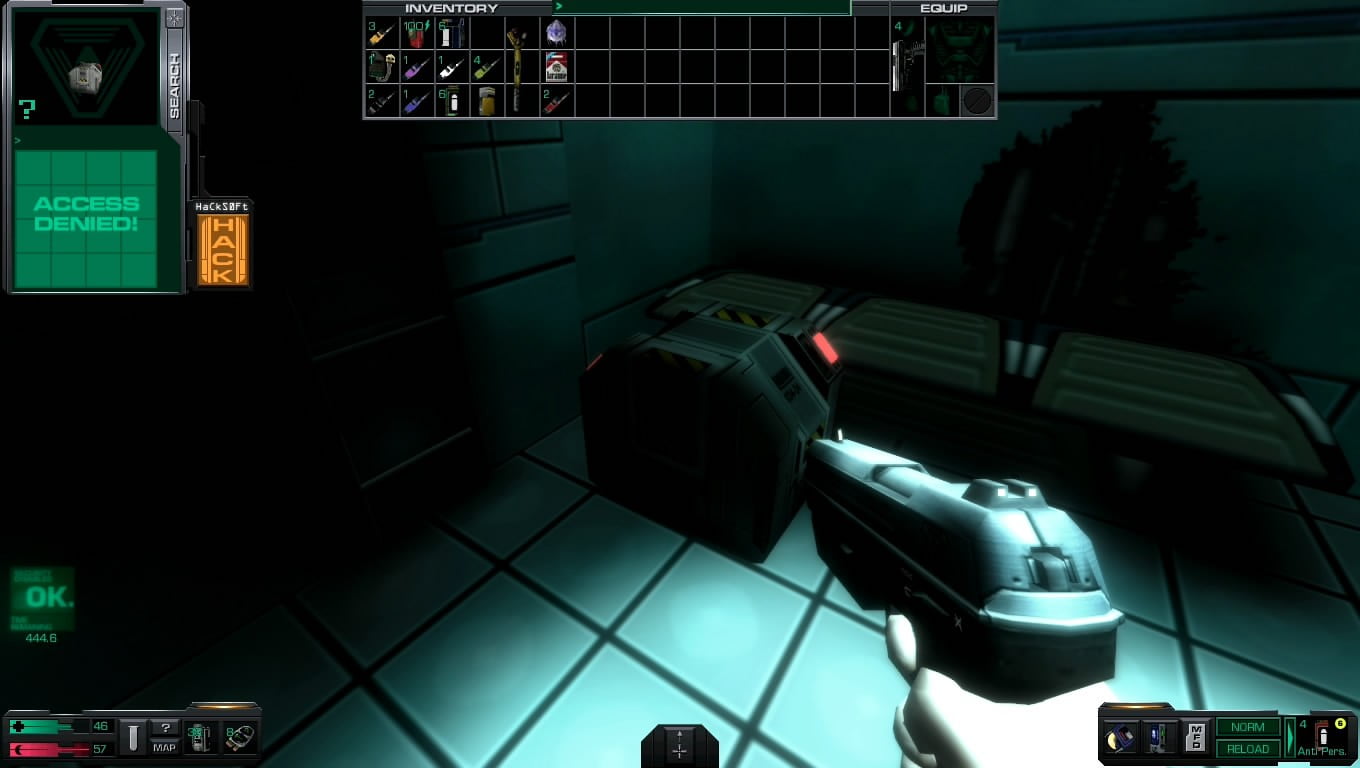Switch fire mode with the NORM toggle

pos(1246,727)
